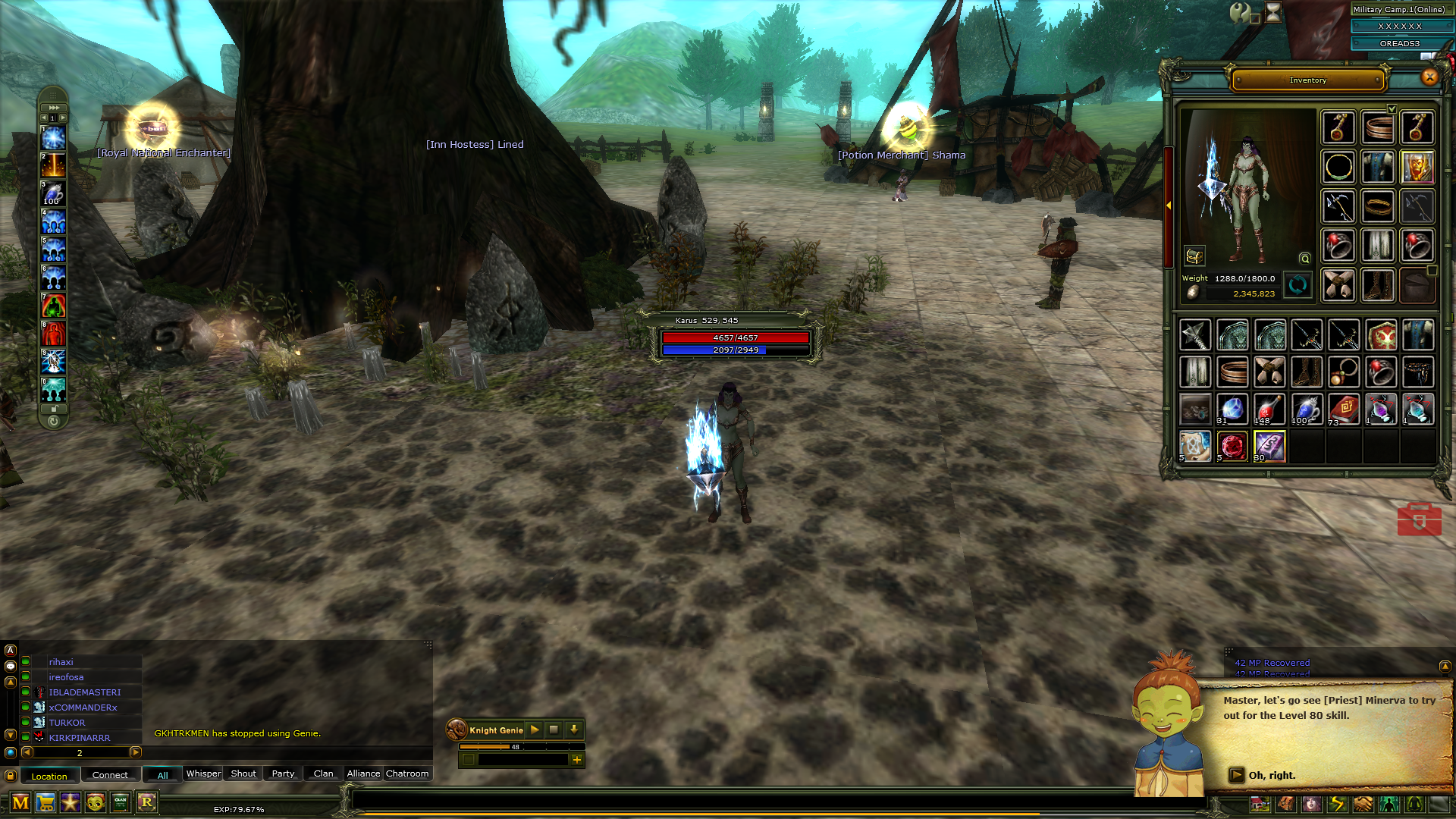Switch to Clan chat tab
Image resolution: width=1456 pixels, height=819 pixels.
(x=323, y=773)
